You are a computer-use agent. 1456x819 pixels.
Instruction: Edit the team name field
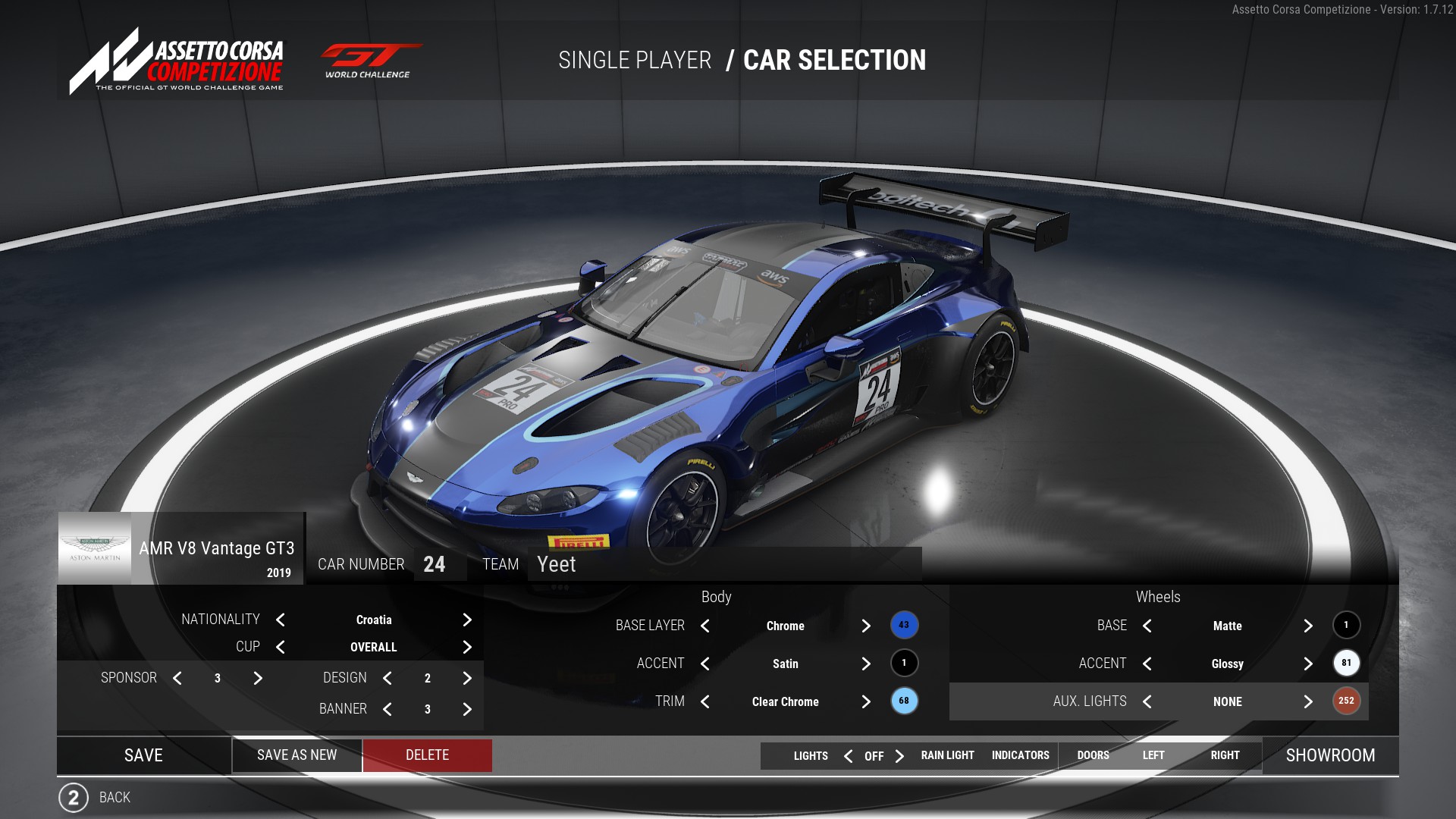point(724,565)
